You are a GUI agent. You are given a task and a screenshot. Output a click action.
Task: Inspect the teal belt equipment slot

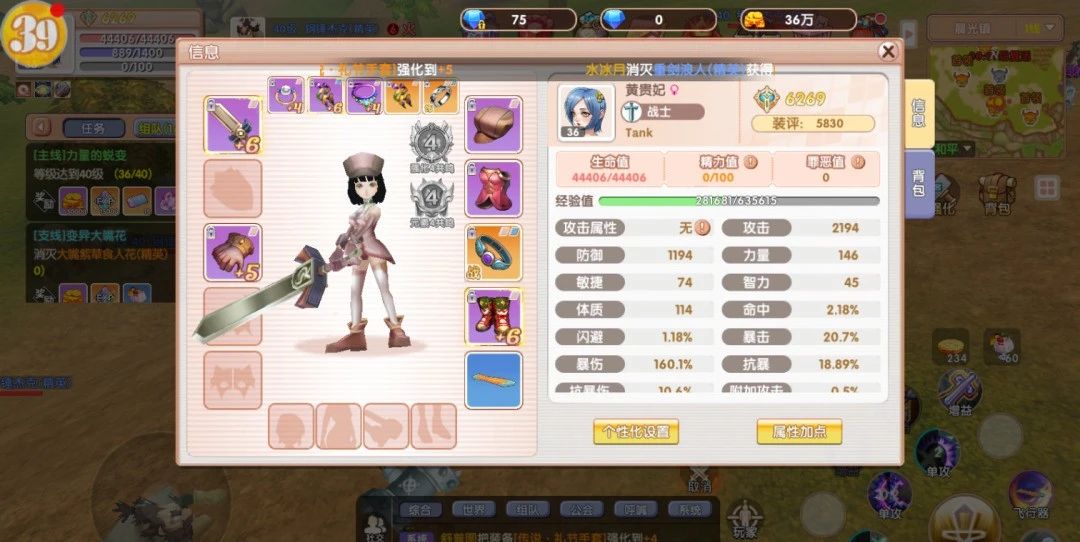coord(493,253)
